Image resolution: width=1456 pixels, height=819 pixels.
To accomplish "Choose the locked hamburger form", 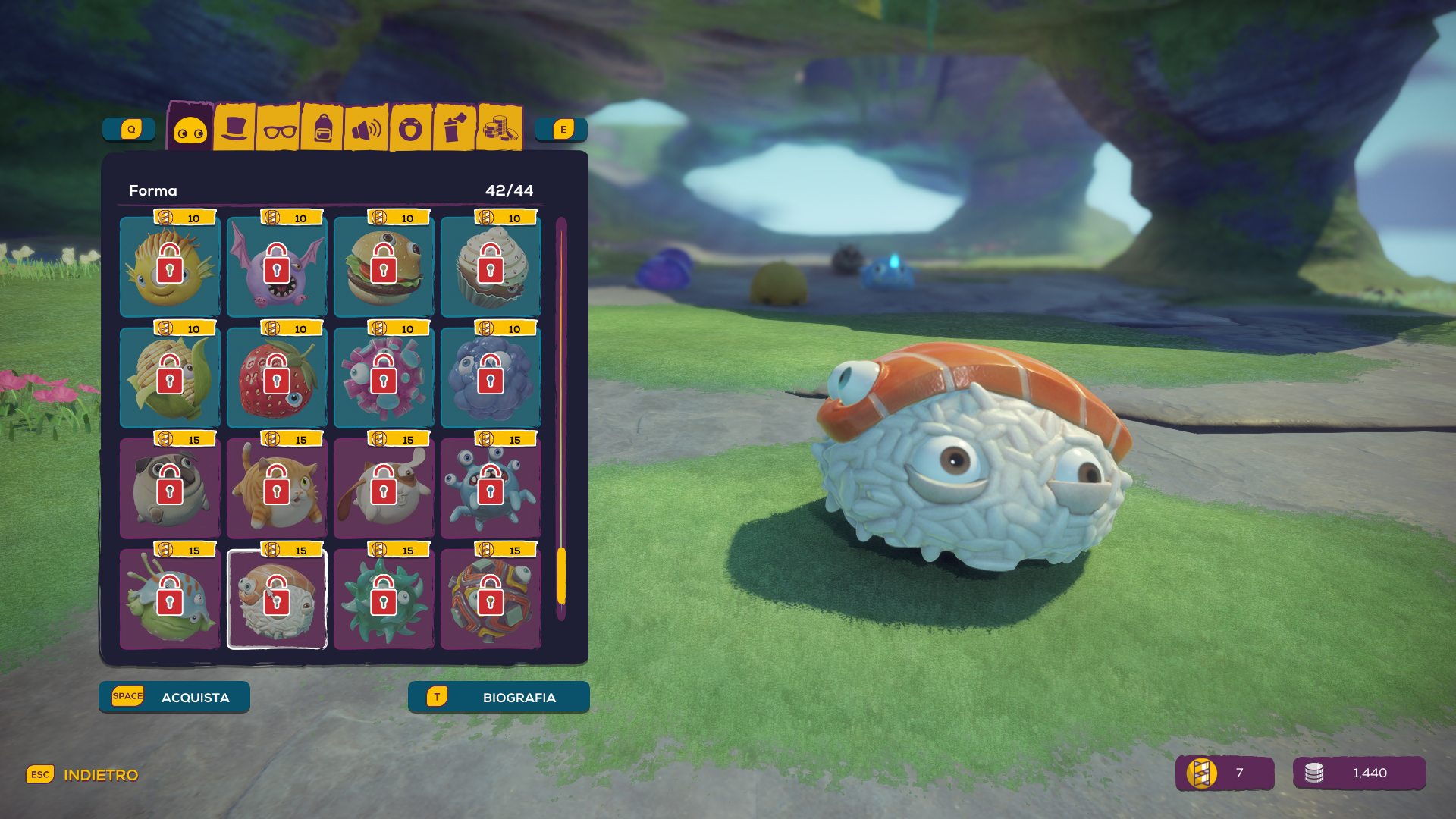I will click(x=384, y=267).
